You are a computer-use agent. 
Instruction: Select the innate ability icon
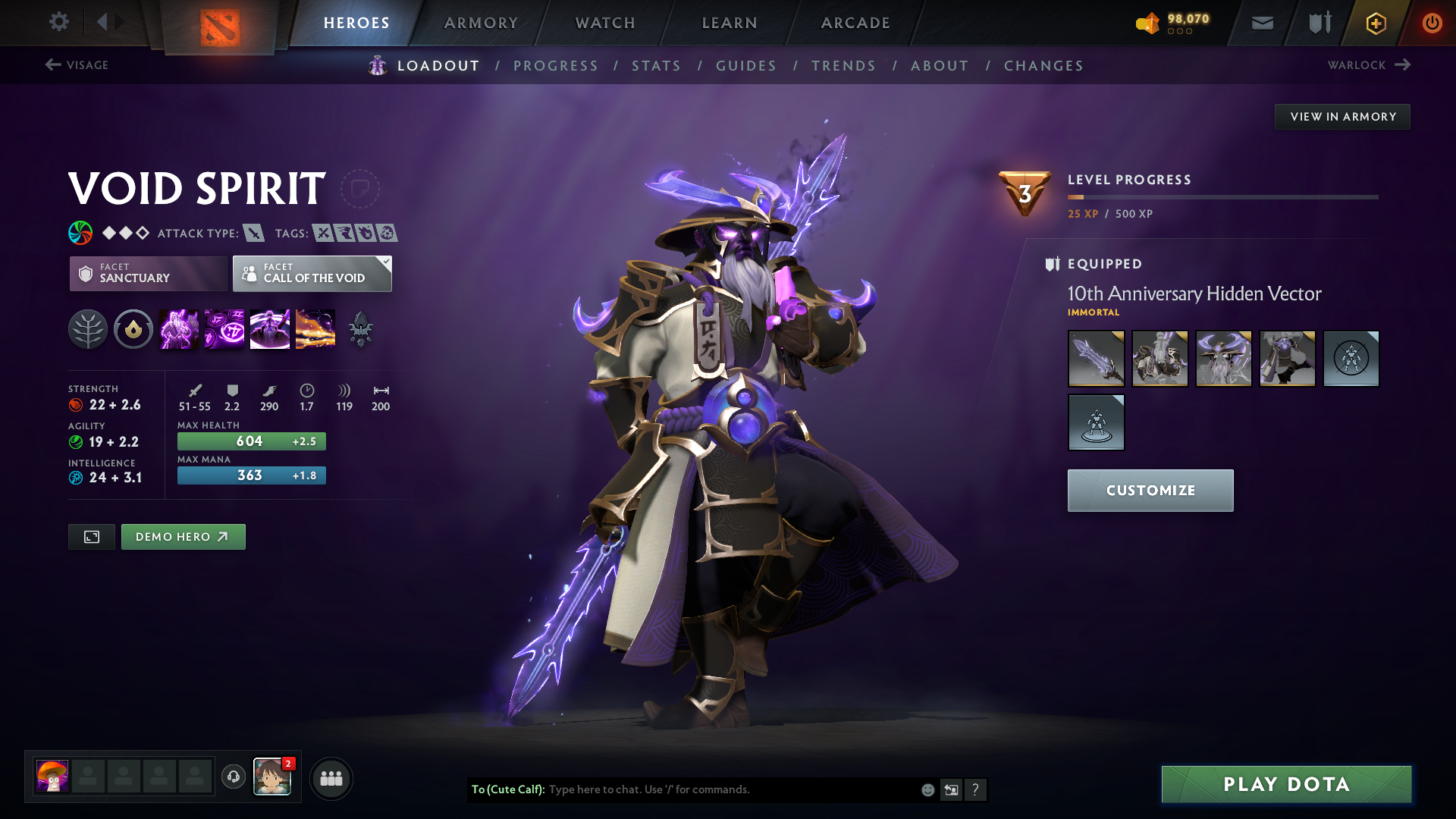pos(133,328)
